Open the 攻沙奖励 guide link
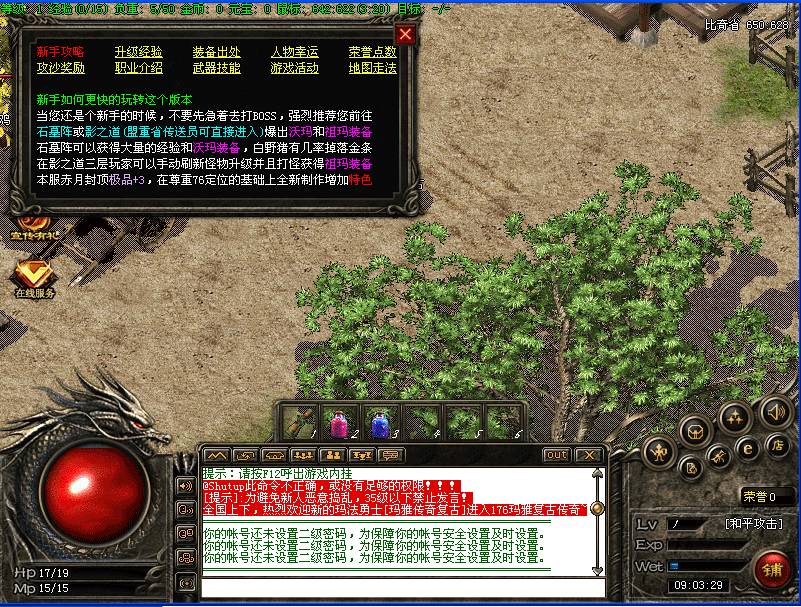The width and height of the screenshot is (801, 607). coord(60,68)
